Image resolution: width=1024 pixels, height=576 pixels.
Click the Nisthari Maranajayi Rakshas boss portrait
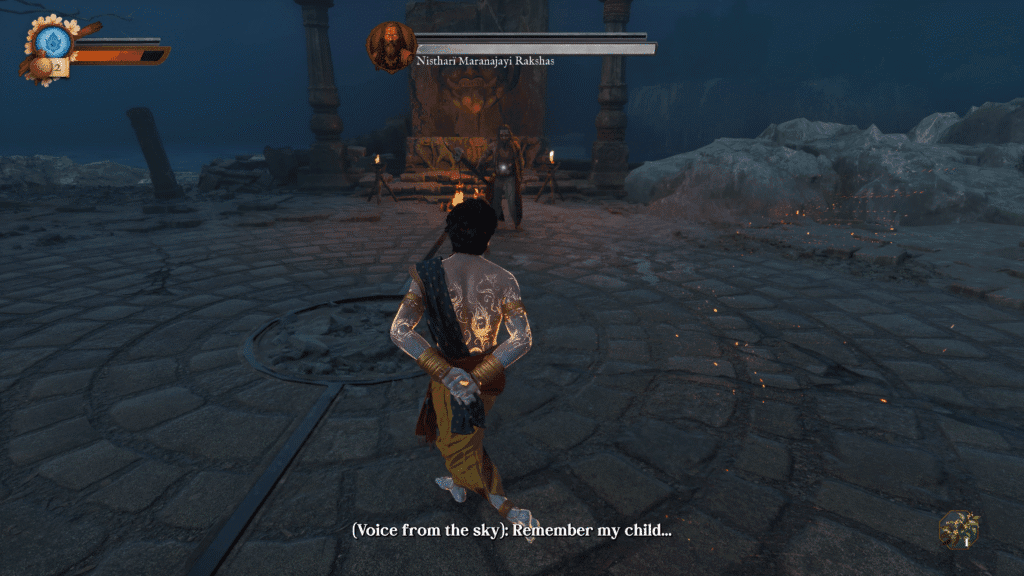(391, 46)
